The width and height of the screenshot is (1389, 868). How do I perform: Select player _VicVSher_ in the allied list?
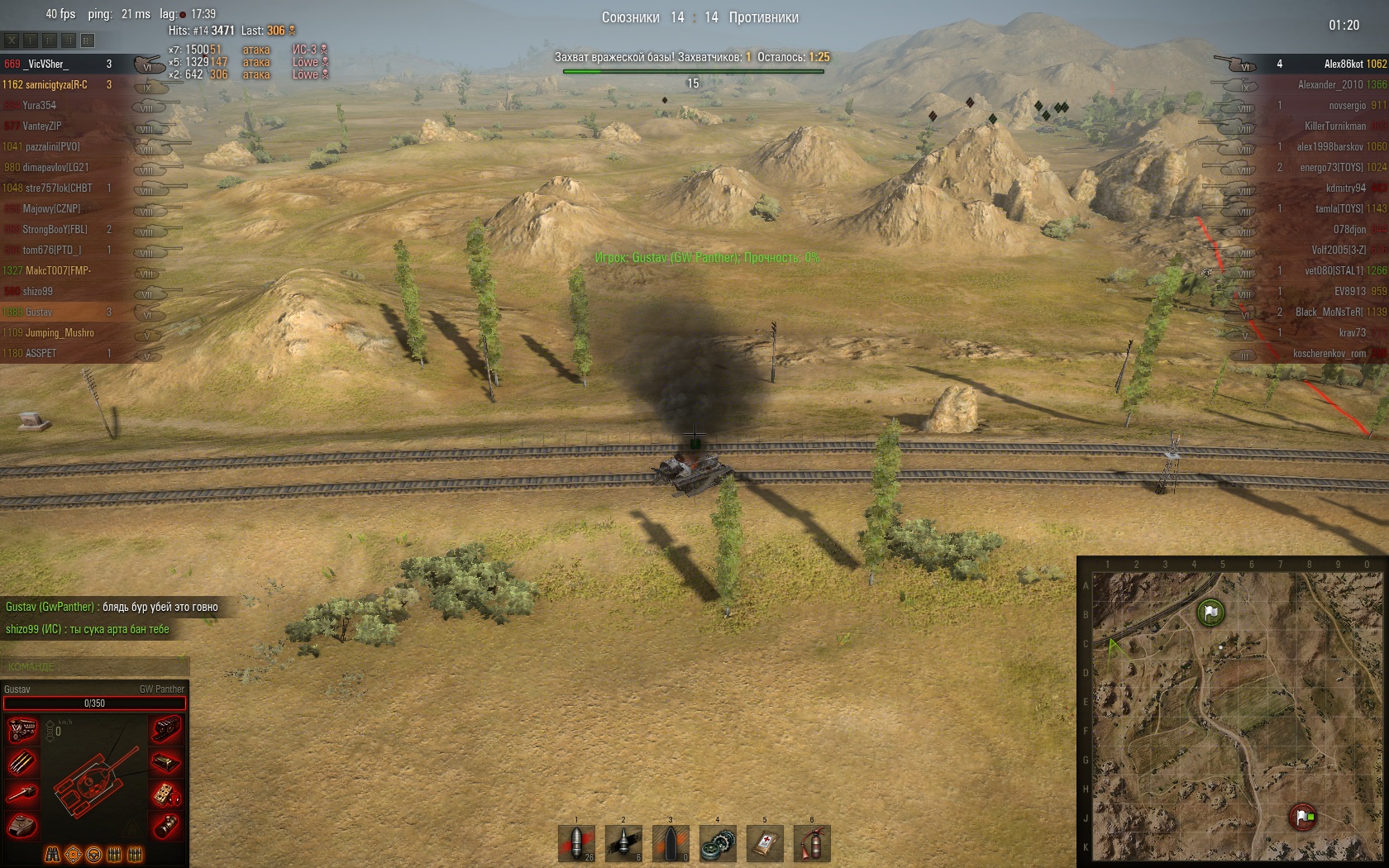(x=46, y=64)
